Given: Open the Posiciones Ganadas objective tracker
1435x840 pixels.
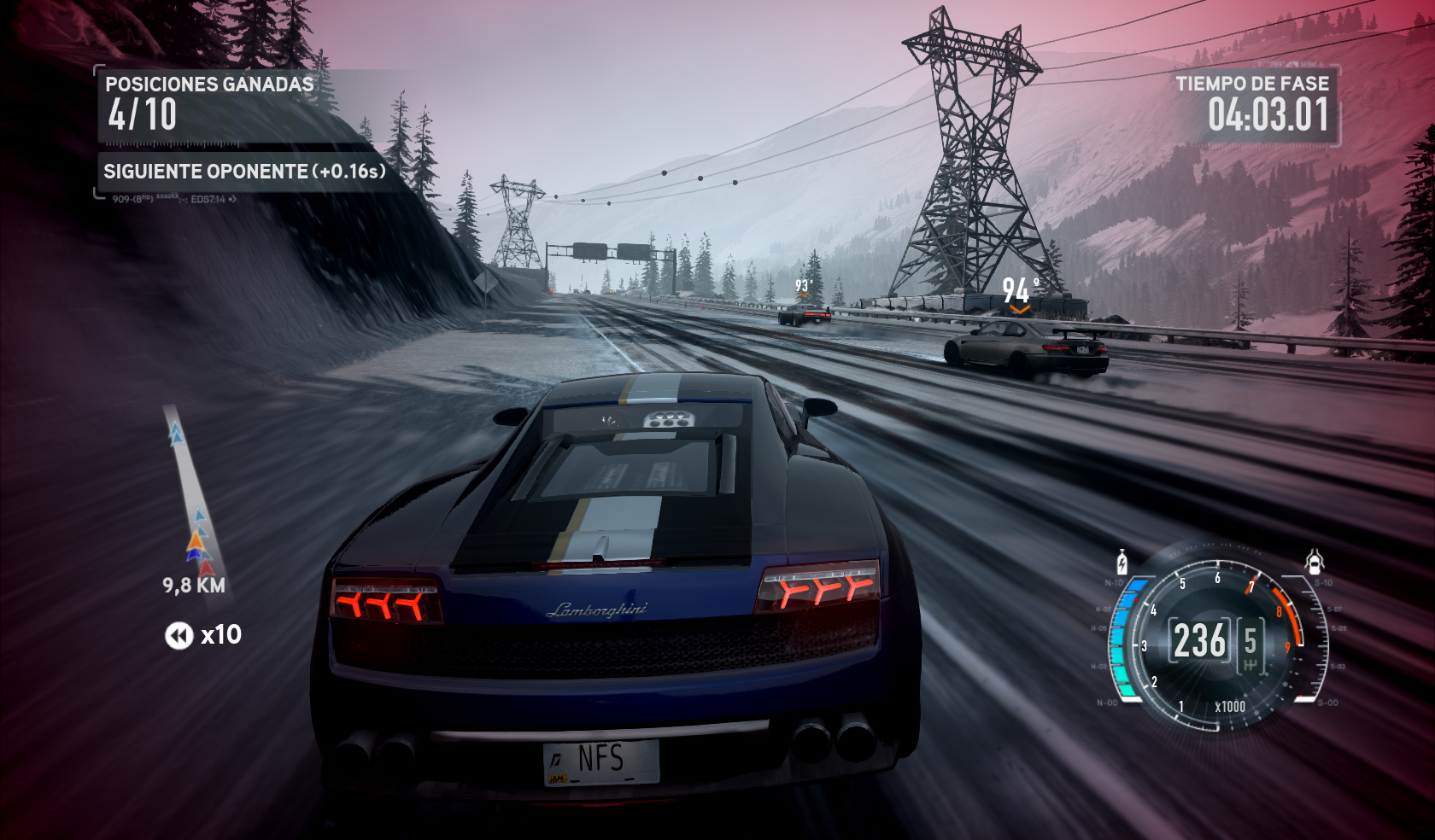Looking at the screenshot, I should [209, 105].
